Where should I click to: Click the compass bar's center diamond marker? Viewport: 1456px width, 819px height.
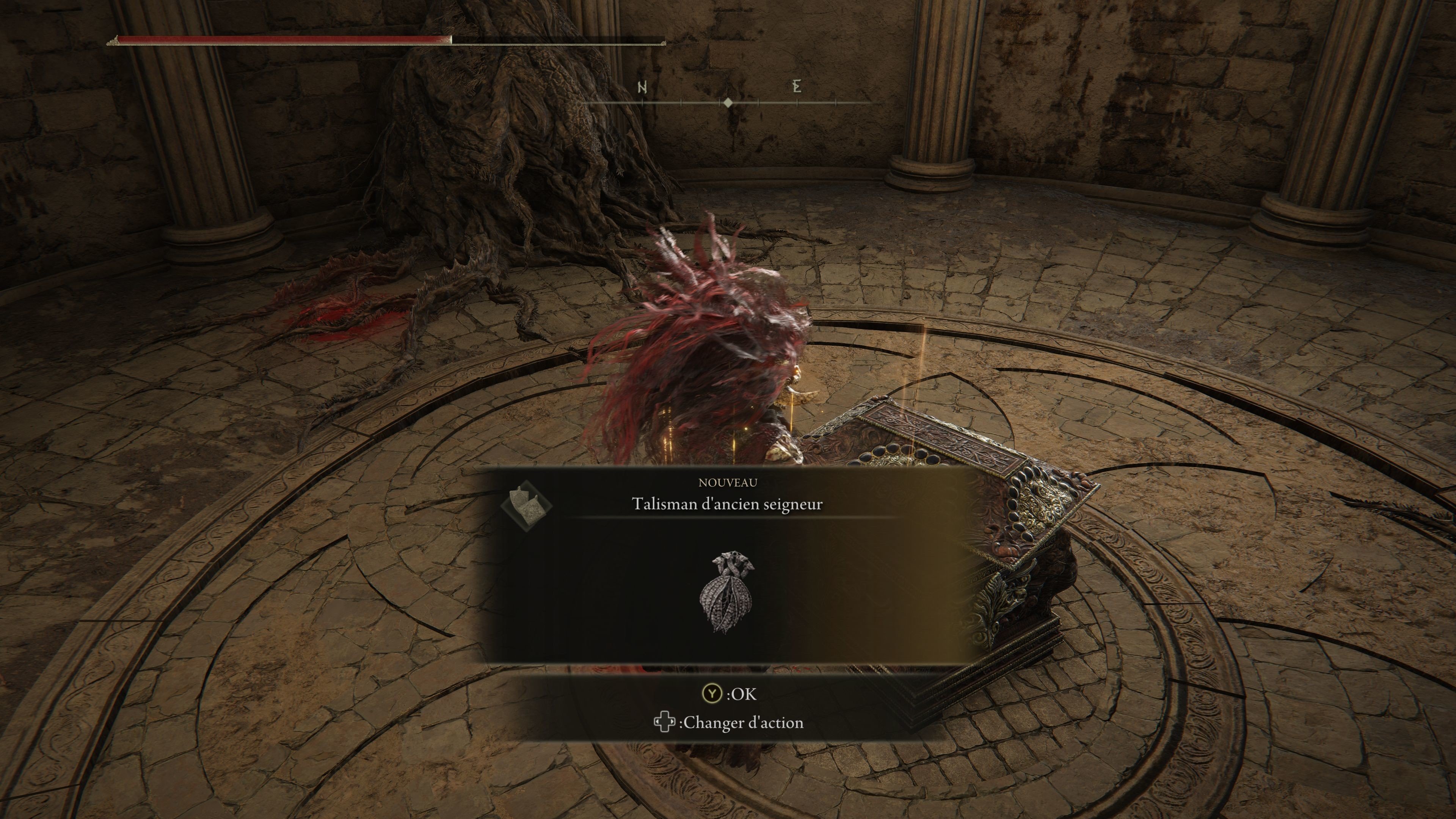[x=728, y=103]
